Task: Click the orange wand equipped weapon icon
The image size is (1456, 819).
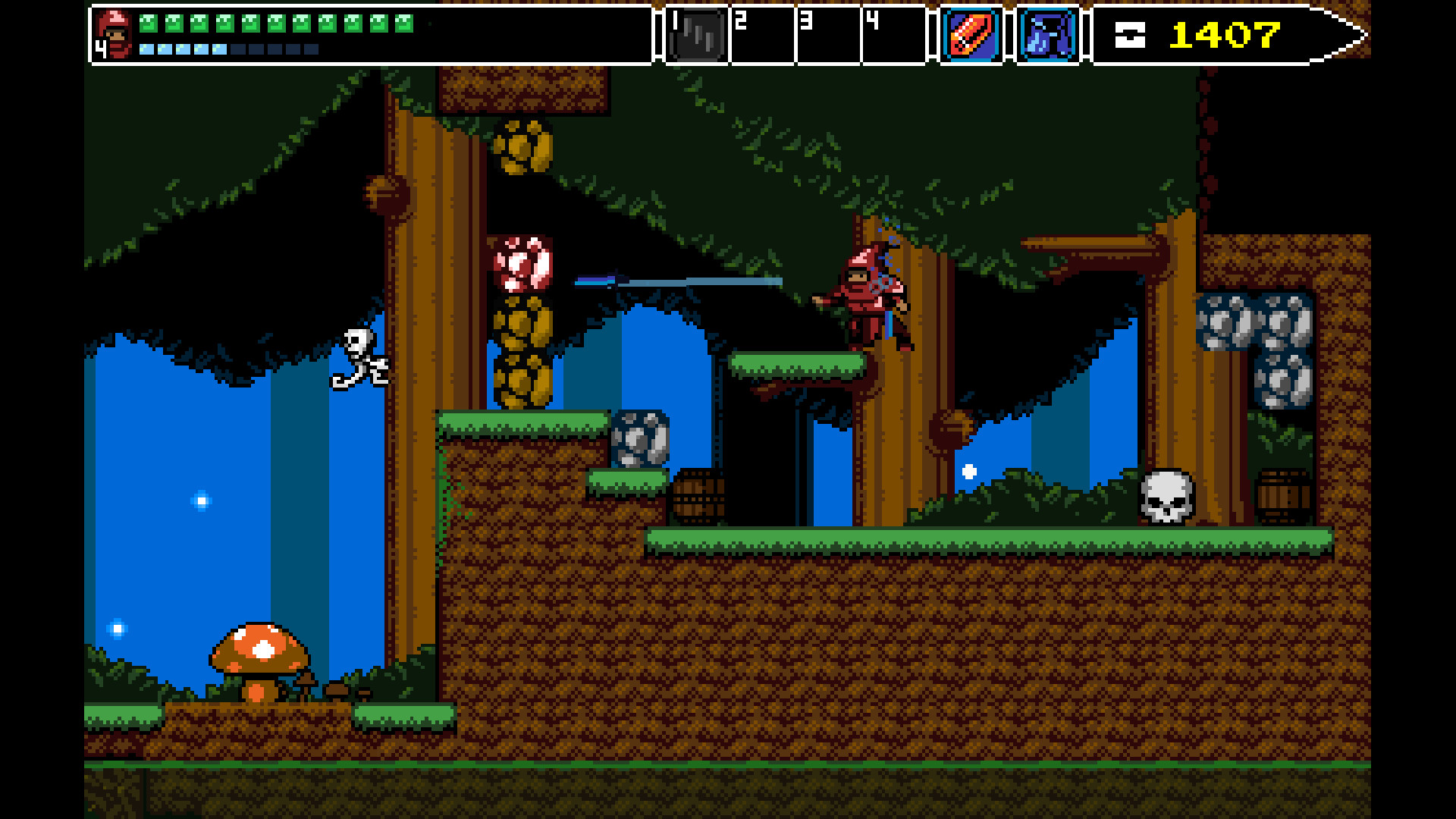Action: pyautogui.click(x=973, y=33)
